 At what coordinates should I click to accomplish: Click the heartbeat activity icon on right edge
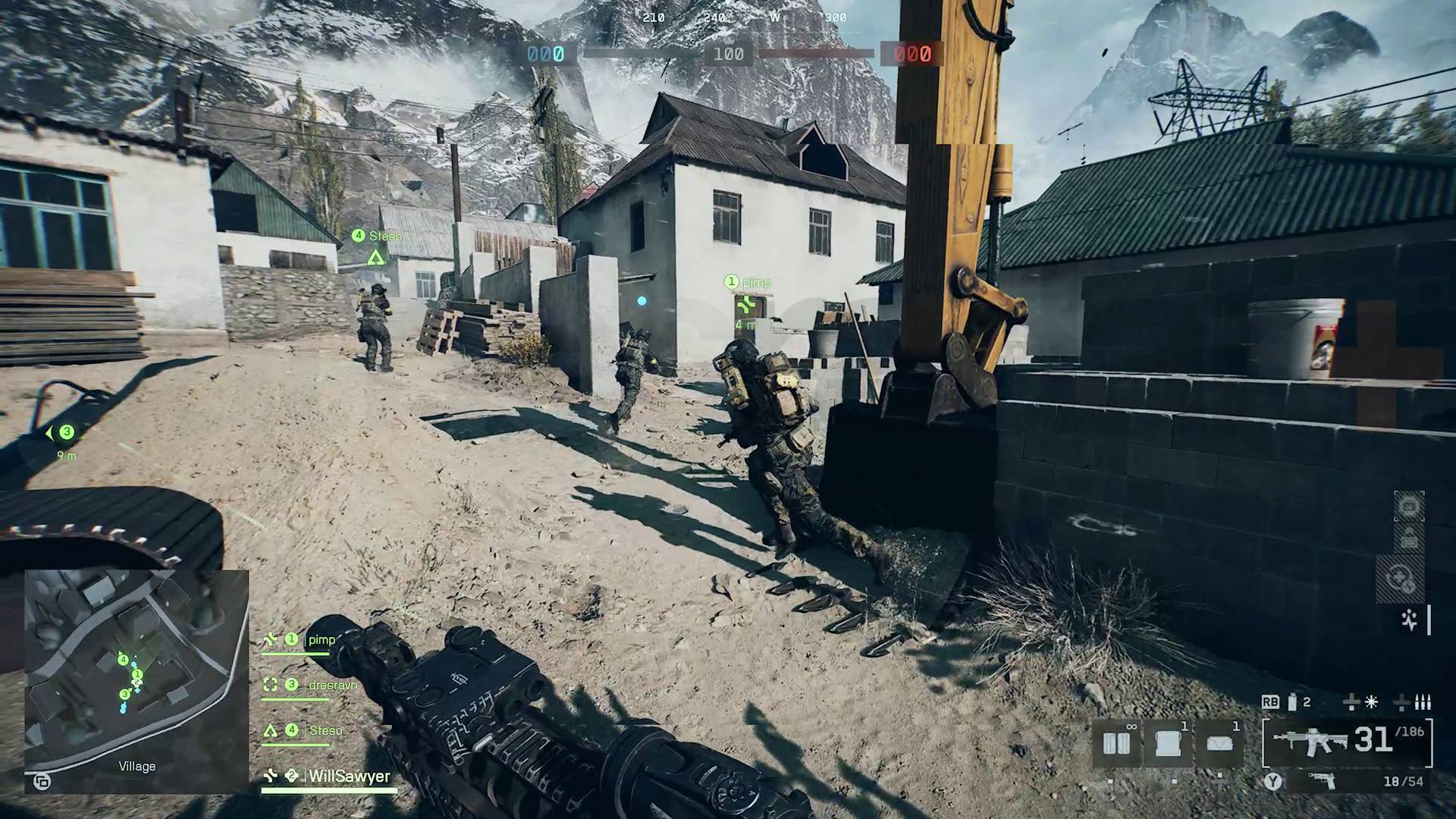1409,620
